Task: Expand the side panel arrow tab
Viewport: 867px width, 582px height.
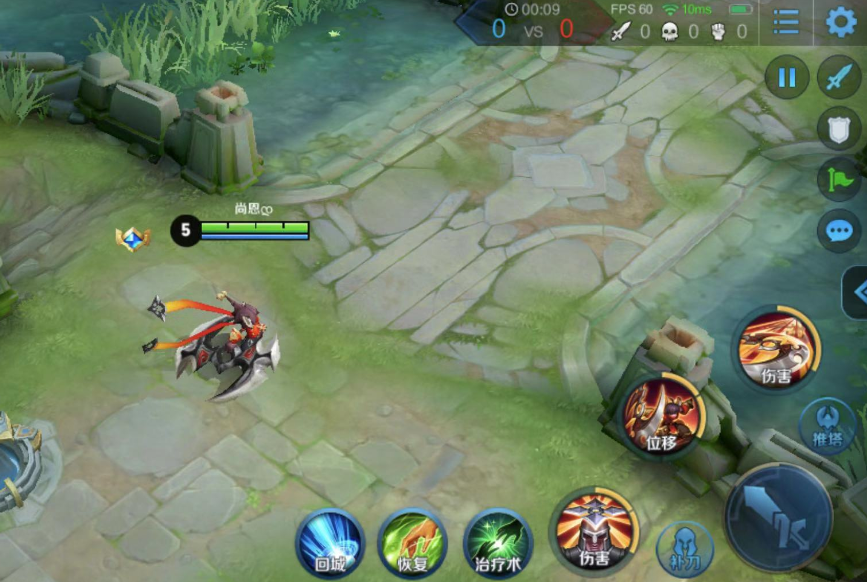Action: 856,292
